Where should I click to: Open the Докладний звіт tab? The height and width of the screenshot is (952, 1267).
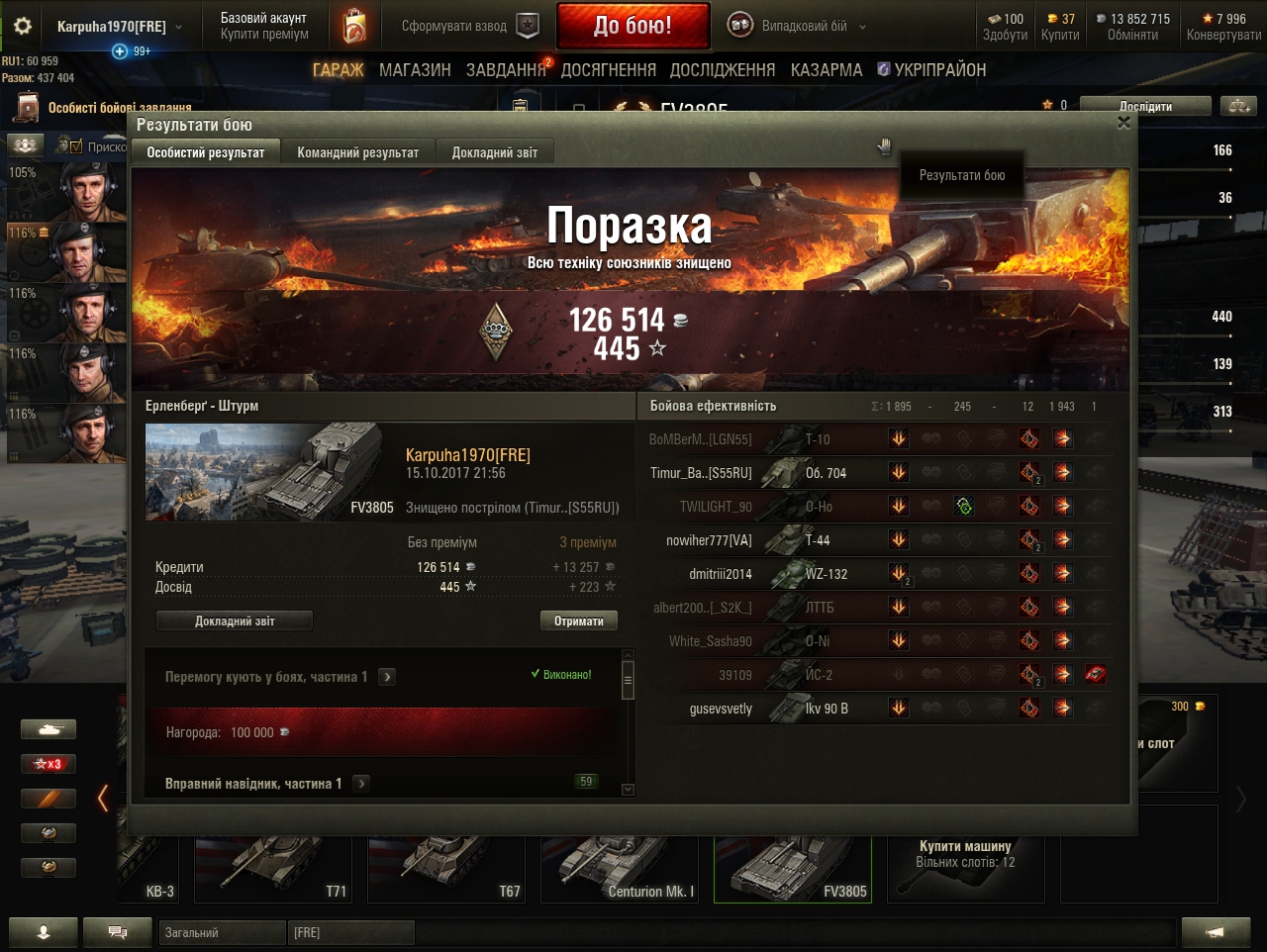(494, 152)
